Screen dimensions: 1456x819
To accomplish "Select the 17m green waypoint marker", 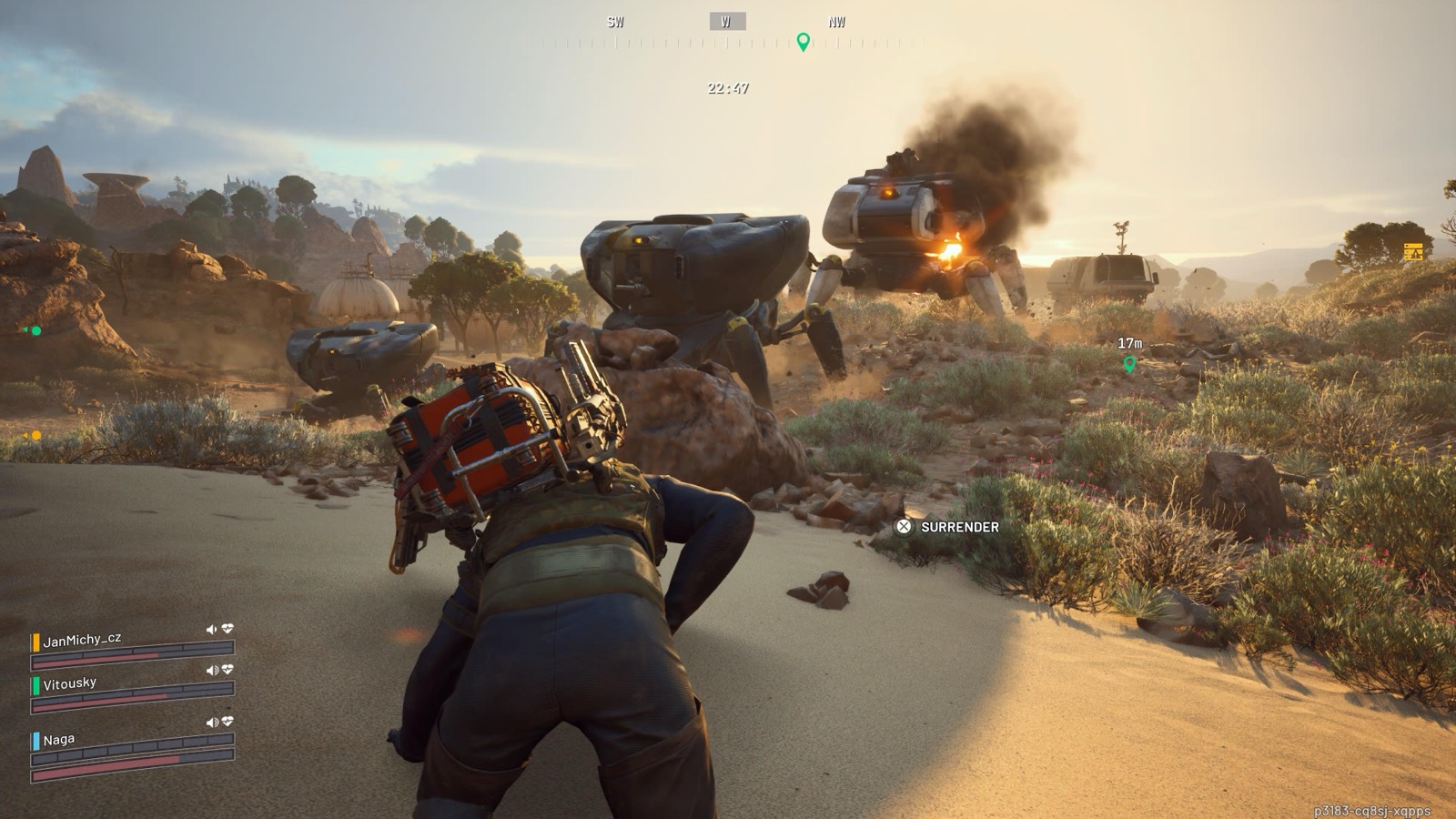I will click(1129, 364).
